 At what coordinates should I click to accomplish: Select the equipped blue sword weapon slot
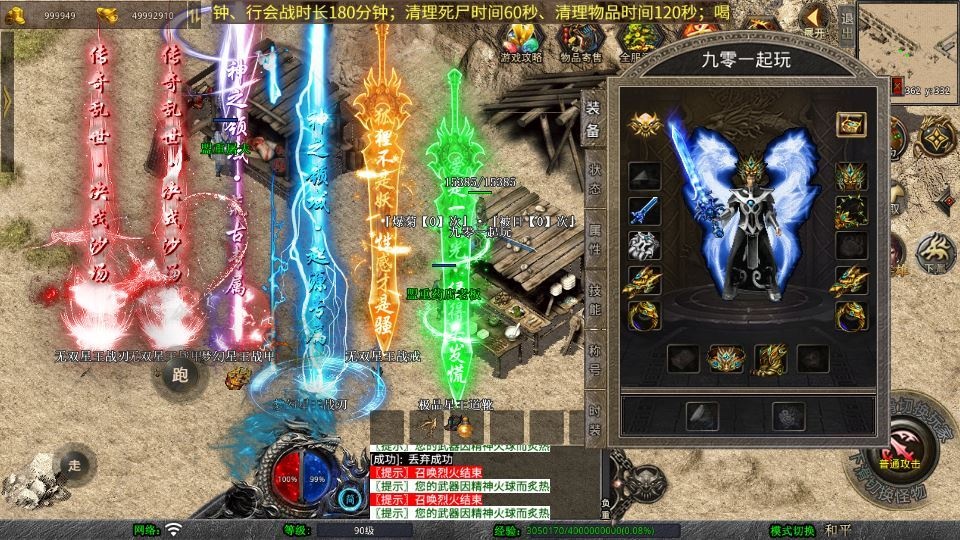click(644, 211)
